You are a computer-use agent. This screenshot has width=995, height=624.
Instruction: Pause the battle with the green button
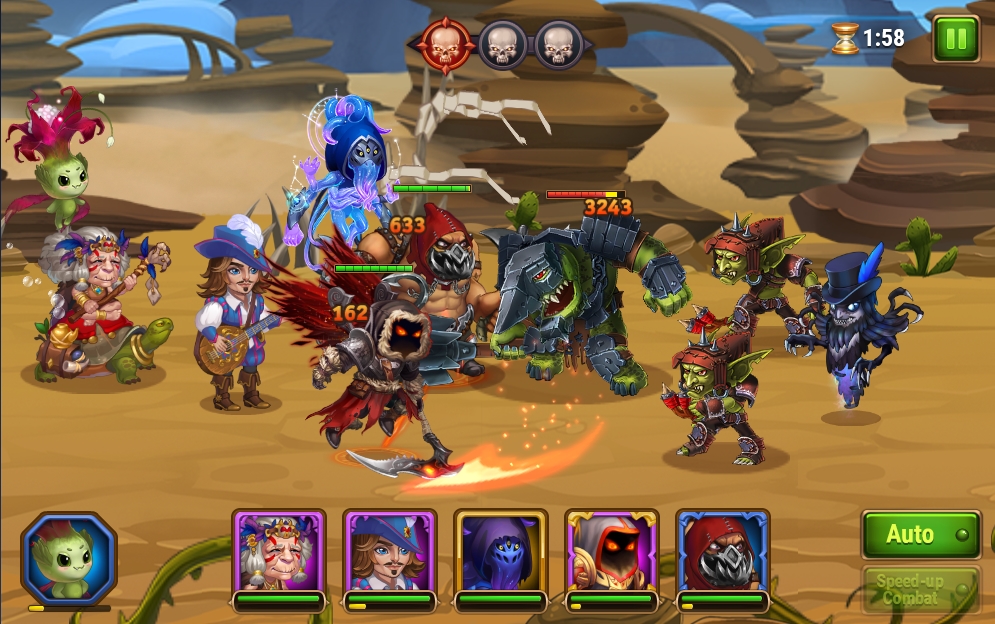click(955, 39)
